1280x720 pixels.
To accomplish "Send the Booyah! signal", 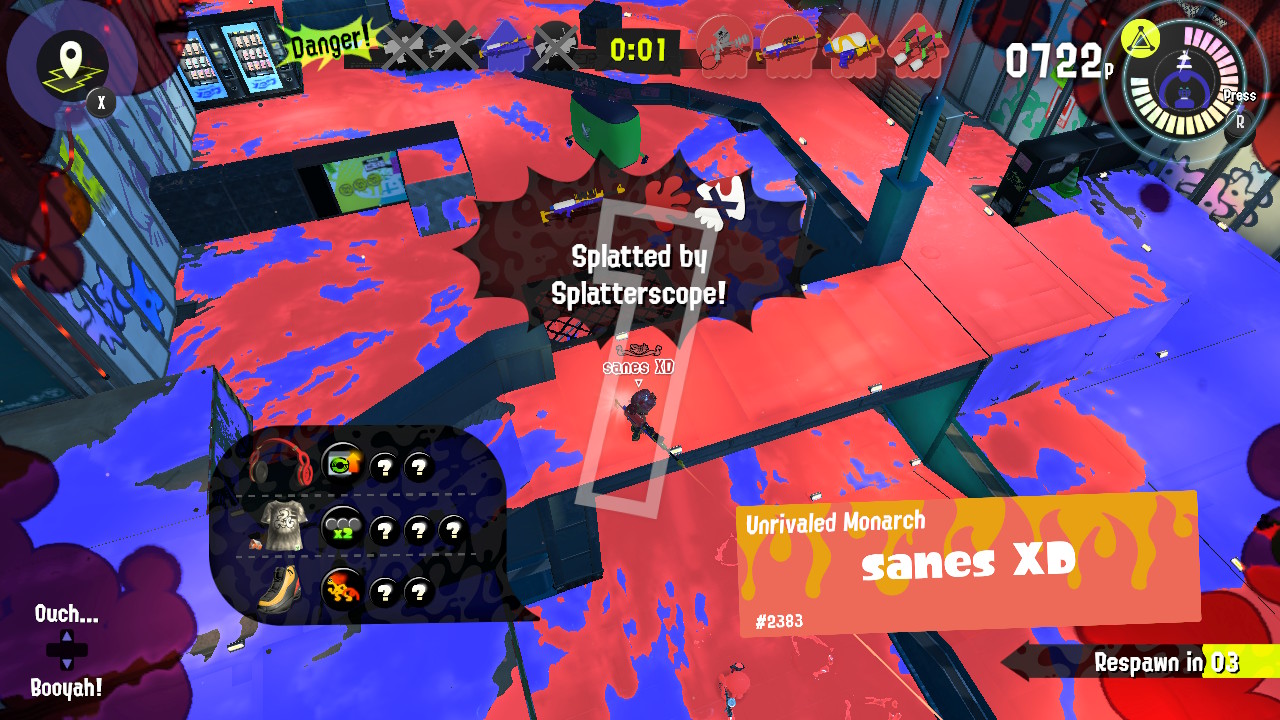I will click(x=66, y=687).
